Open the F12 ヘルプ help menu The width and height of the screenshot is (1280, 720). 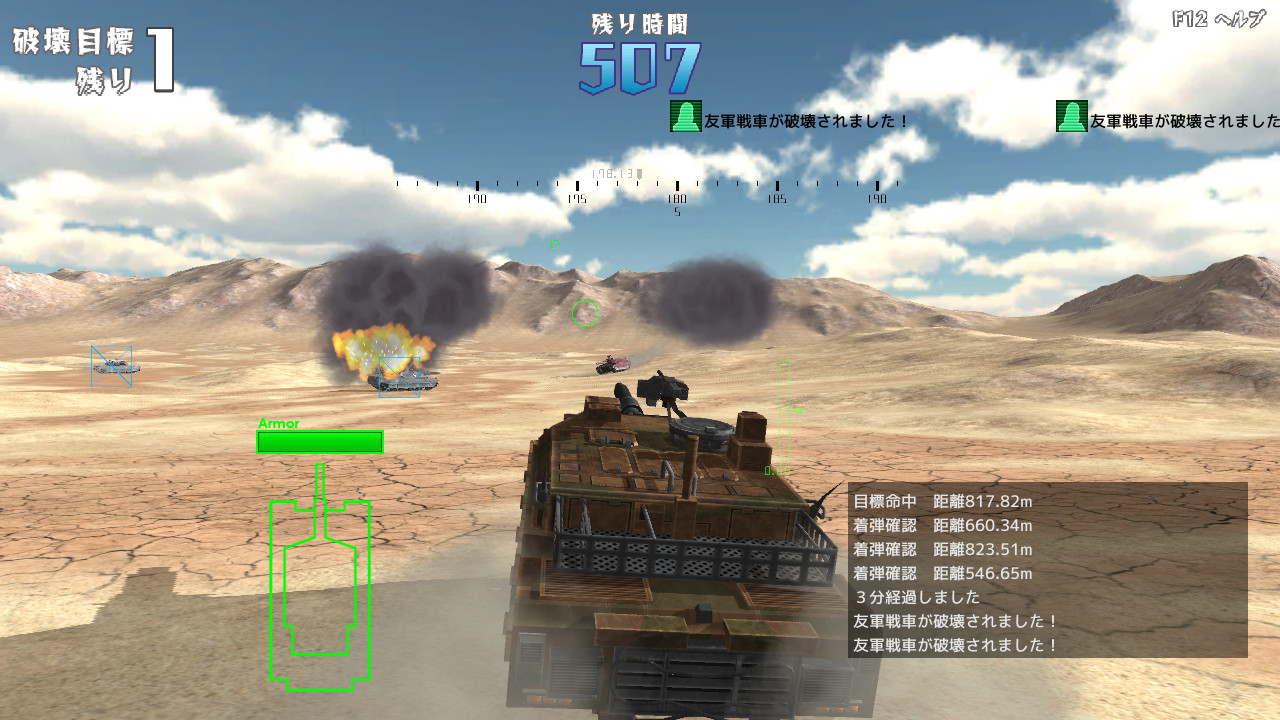click(x=1218, y=18)
